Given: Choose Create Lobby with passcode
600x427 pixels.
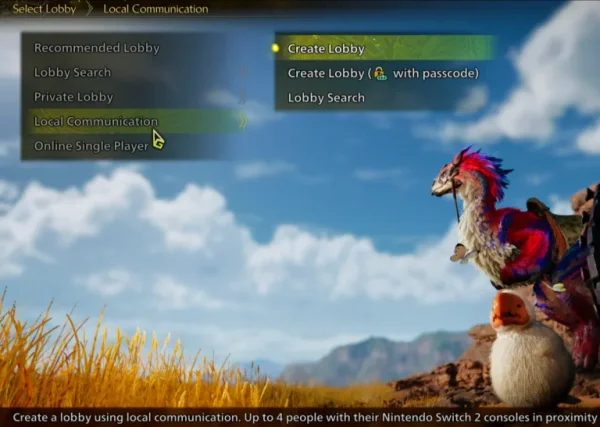Looking at the screenshot, I should (383, 73).
